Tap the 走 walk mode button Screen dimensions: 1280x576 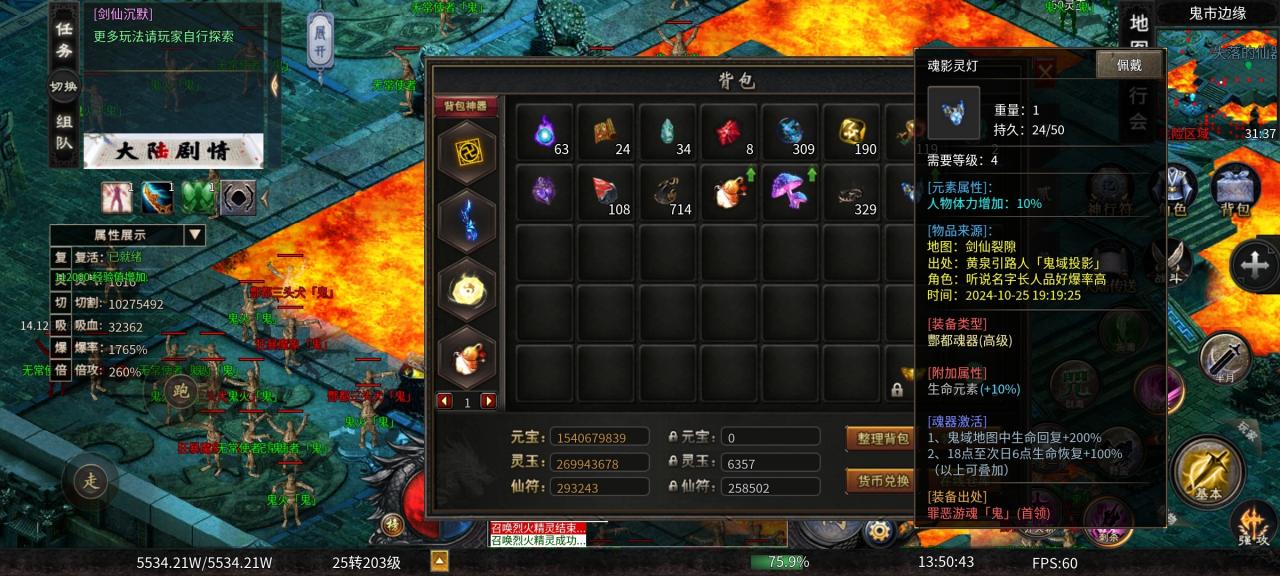pyautogui.click(x=91, y=482)
